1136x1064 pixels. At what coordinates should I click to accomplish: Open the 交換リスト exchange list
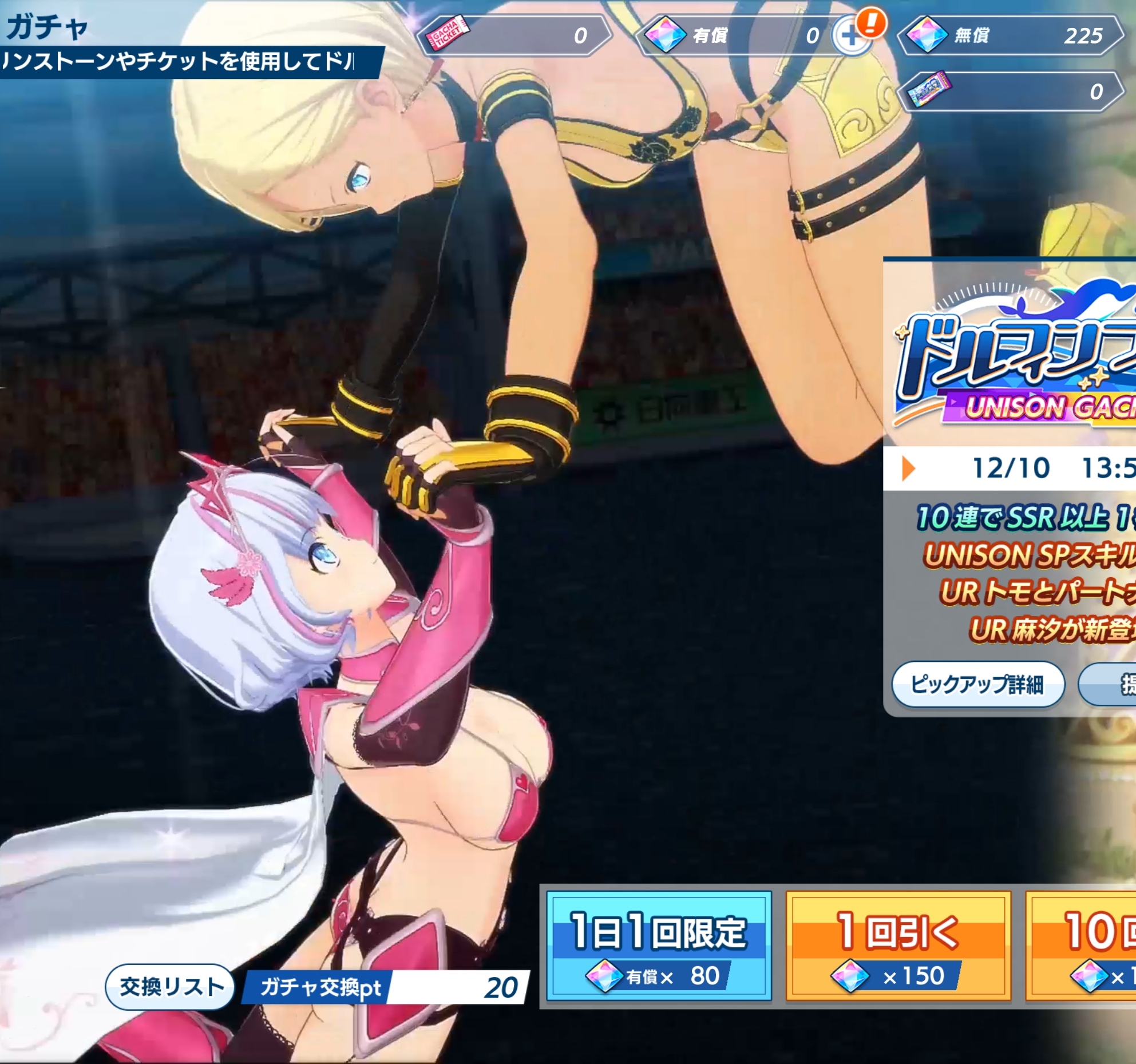point(171,987)
